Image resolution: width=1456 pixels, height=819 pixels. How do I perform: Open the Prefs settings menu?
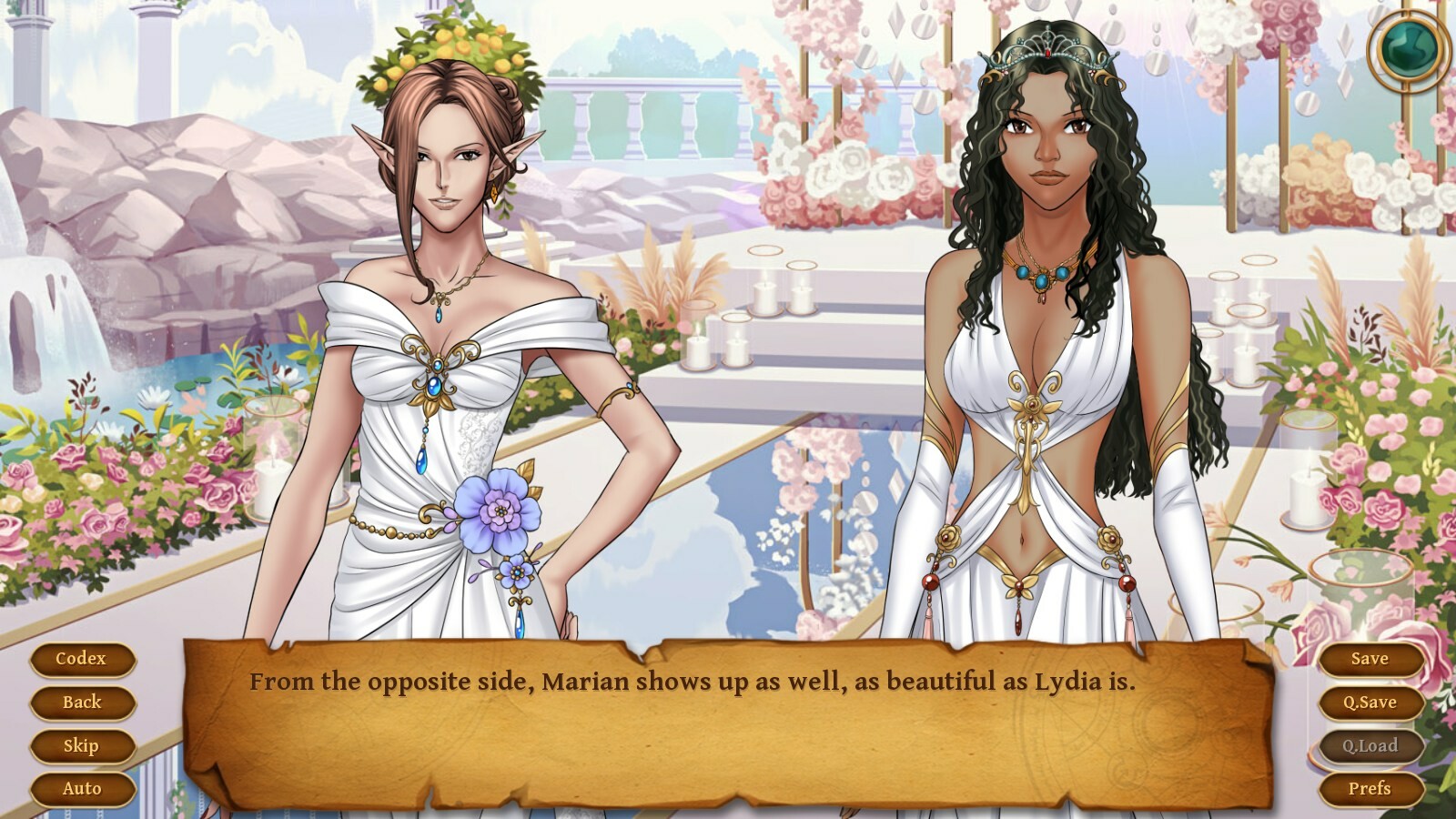(1370, 788)
